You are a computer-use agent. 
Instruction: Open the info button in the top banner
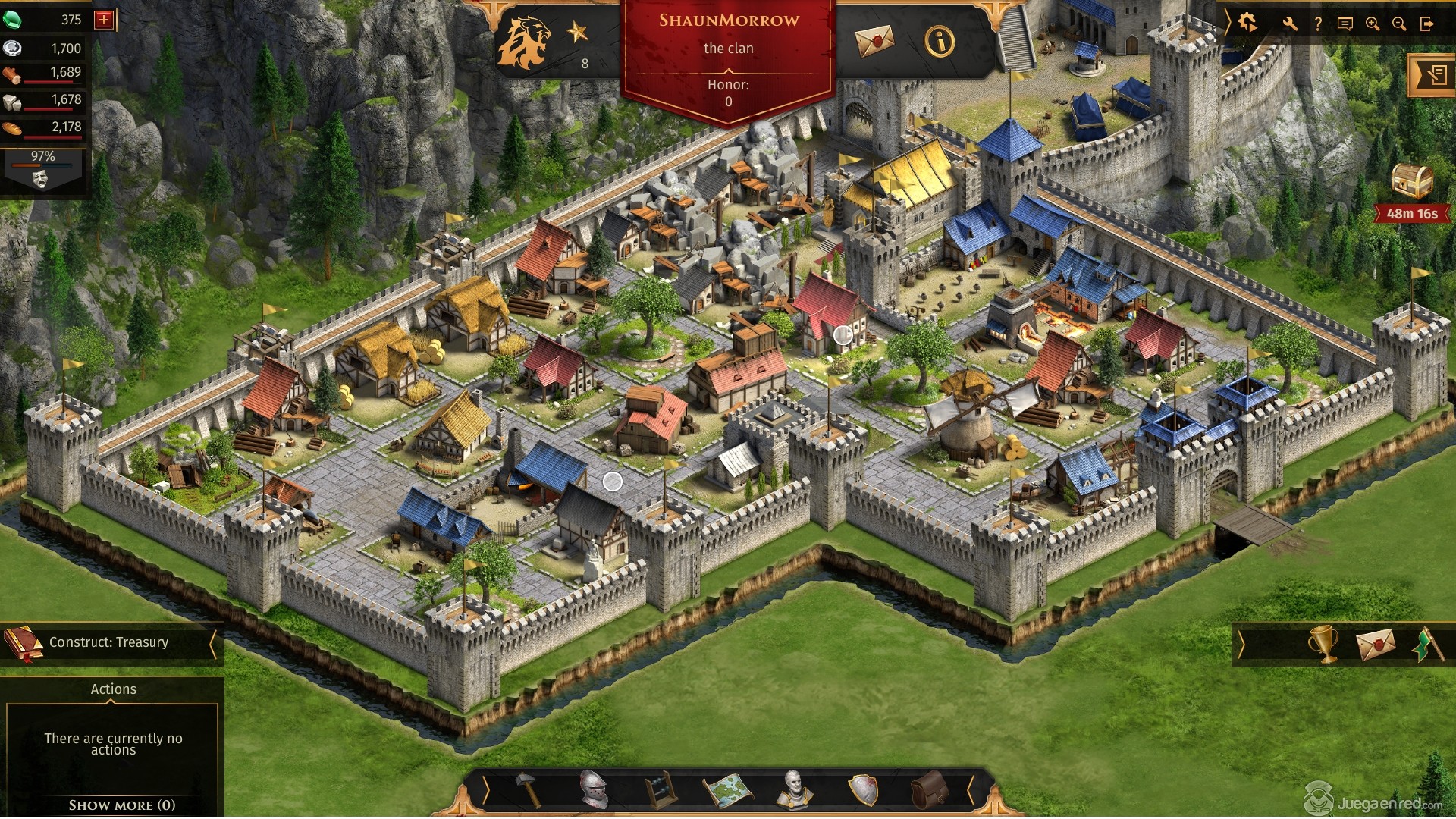(x=940, y=42)
